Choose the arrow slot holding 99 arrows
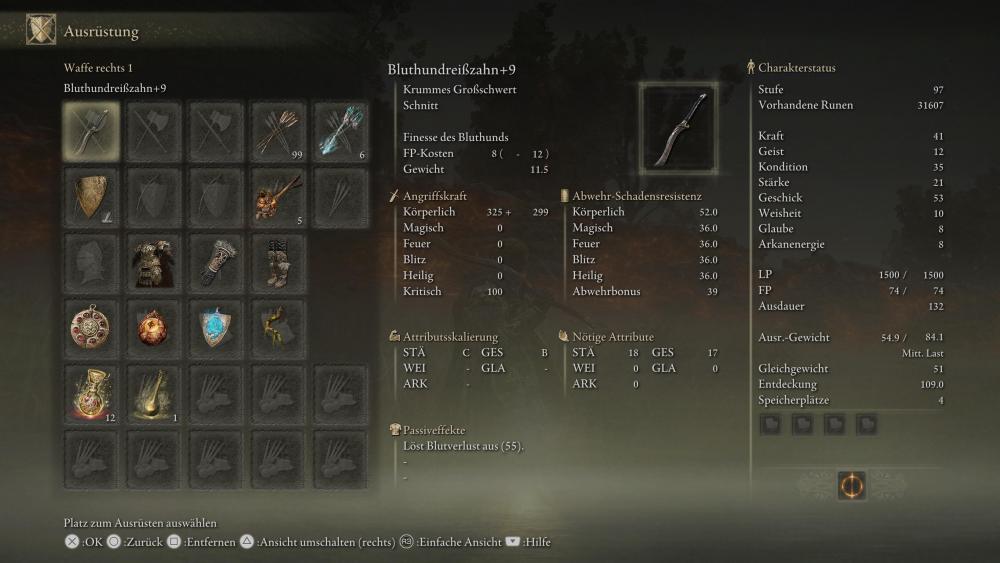This screenshot has width=1000, height=563. 278,130
